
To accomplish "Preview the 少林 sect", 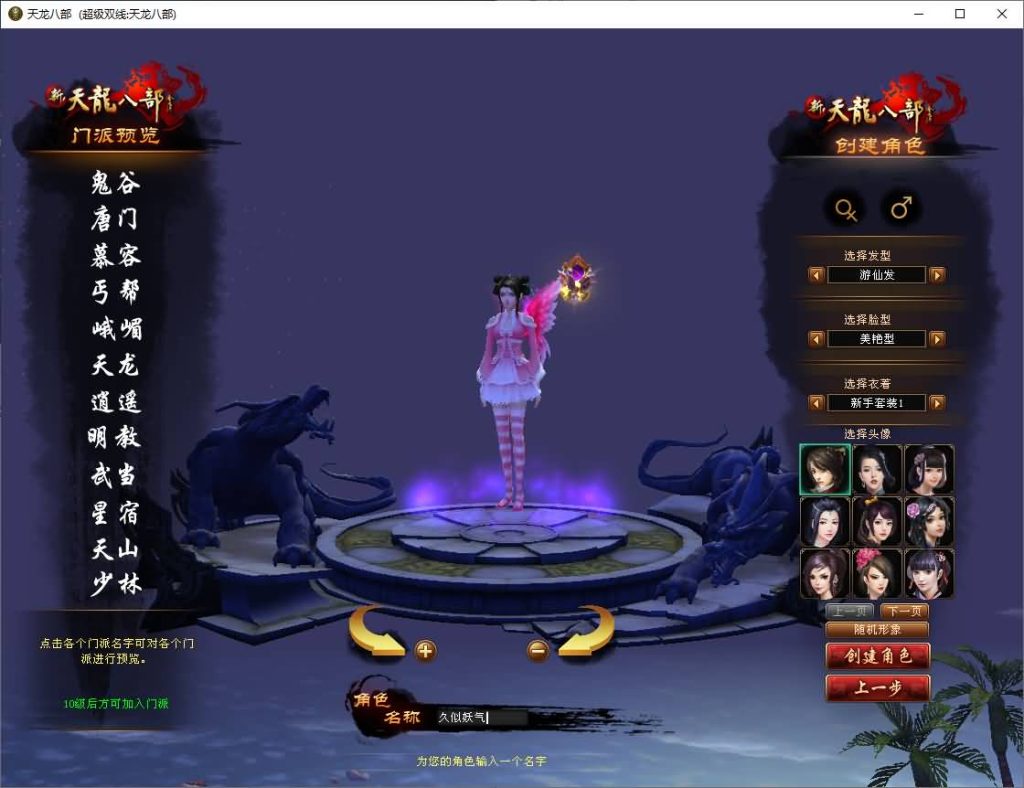I will 116,585.
